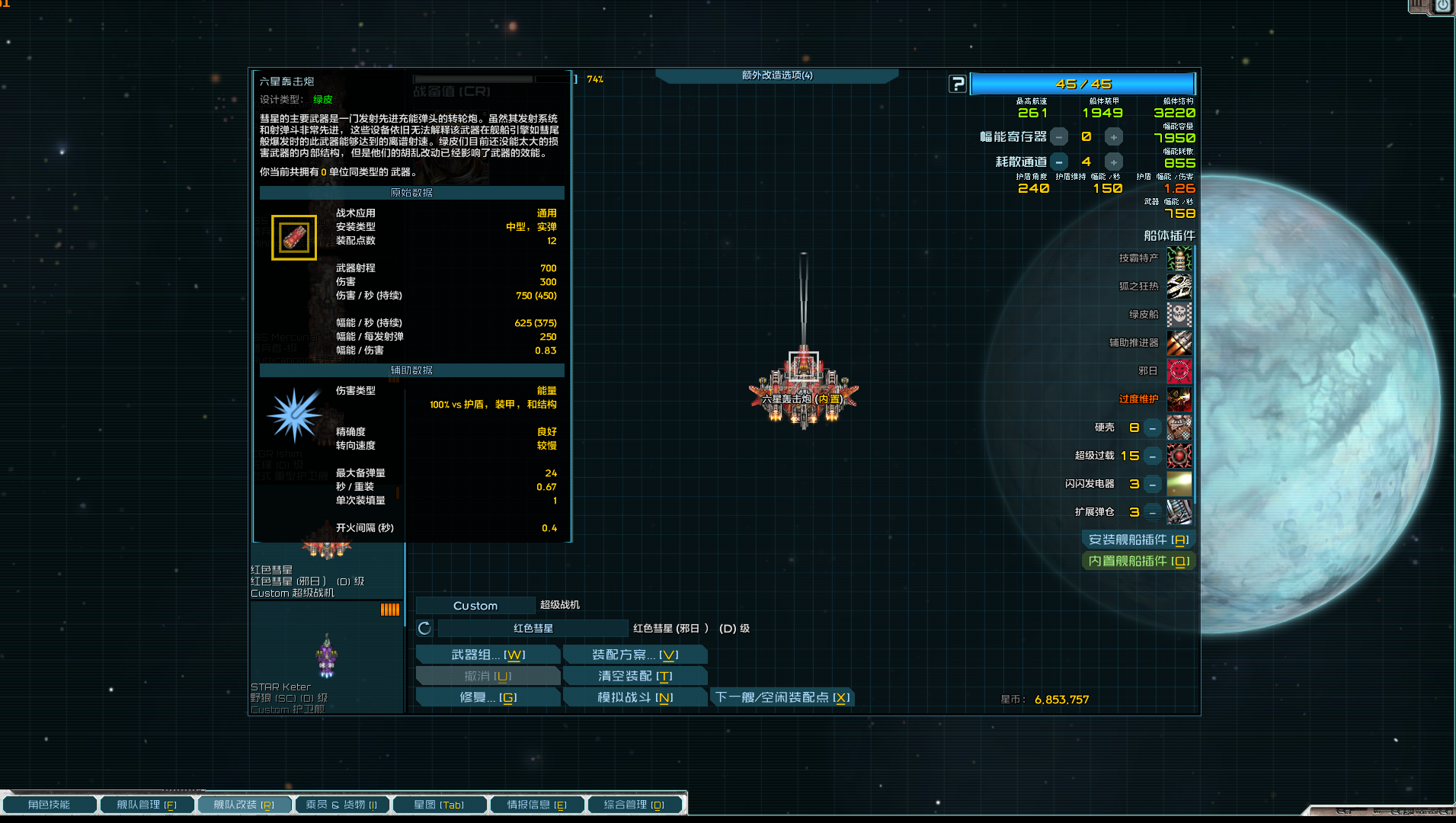Screen dimensions: 1456x823
Task: Increase 耗散通道 with the plus stepper
Action: pyautogui.click(x=1114, y=162)
